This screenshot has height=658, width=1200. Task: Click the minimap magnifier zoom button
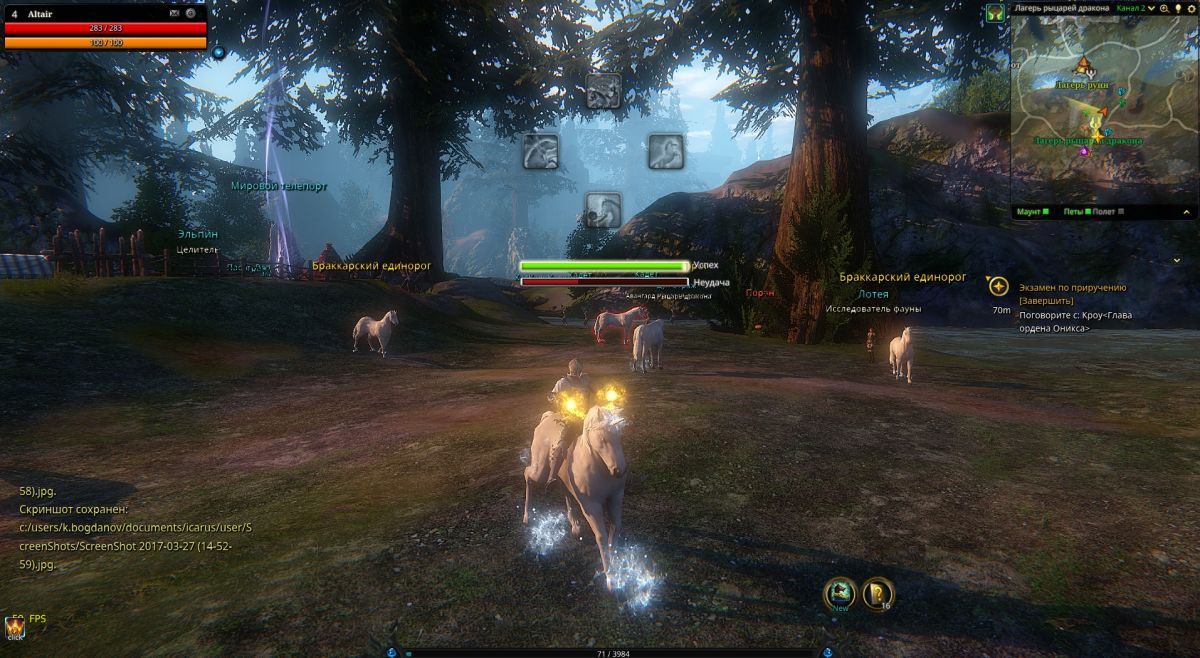click(x=1164, y=8)
